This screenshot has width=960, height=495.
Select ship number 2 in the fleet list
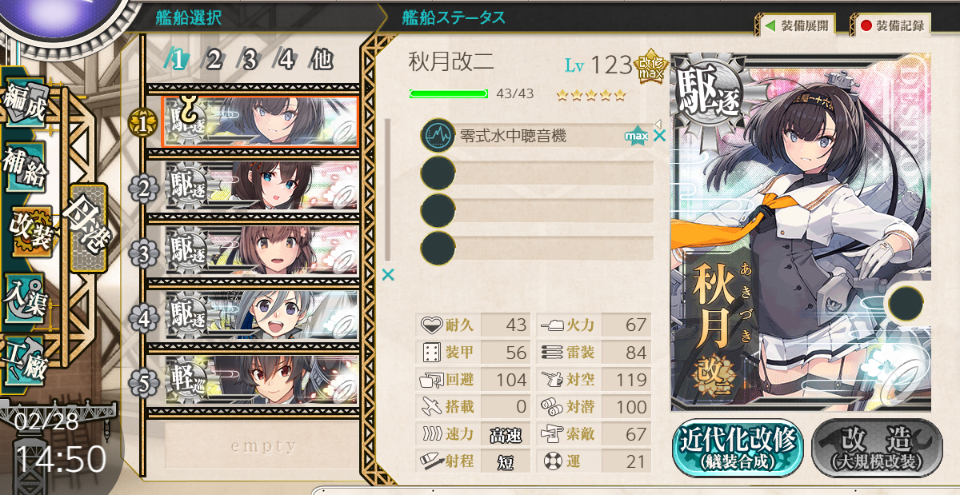(x=258, y=185)
